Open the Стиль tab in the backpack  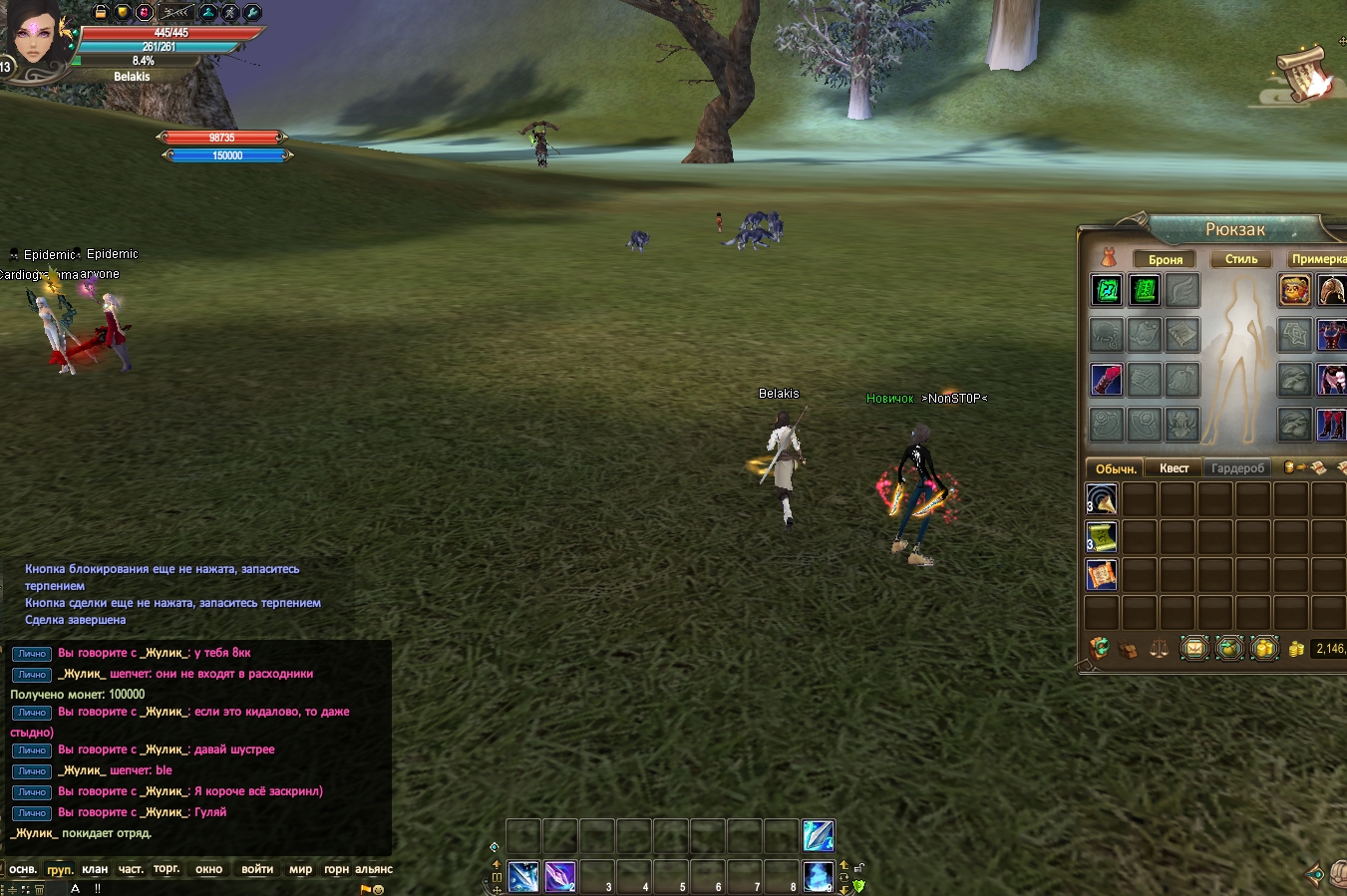point(1240,259)
